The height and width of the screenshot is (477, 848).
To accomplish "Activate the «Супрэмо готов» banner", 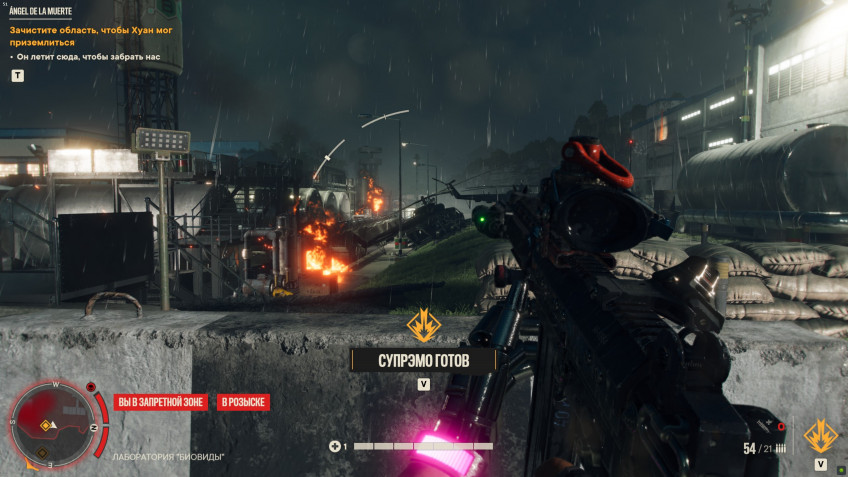I will (423, 359).
